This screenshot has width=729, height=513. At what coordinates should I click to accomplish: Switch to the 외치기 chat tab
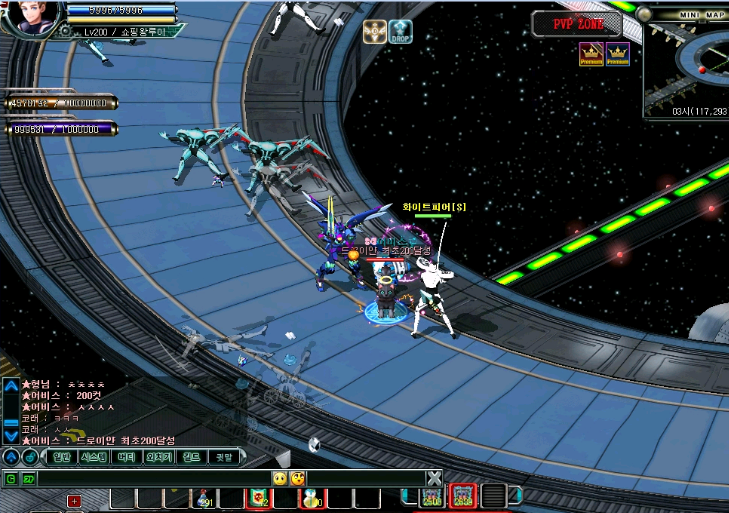158,457
